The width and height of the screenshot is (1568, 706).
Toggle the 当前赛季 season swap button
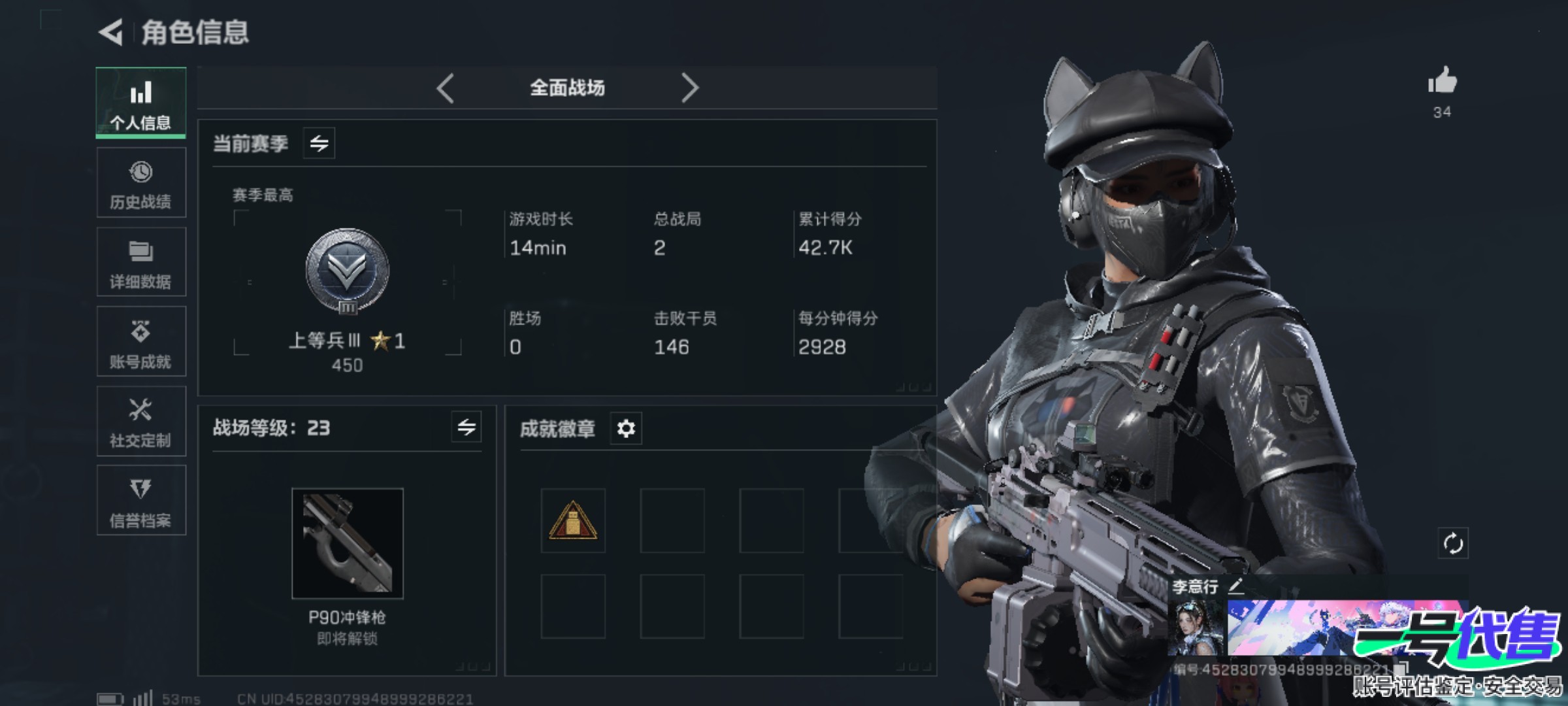coord(319,143)
